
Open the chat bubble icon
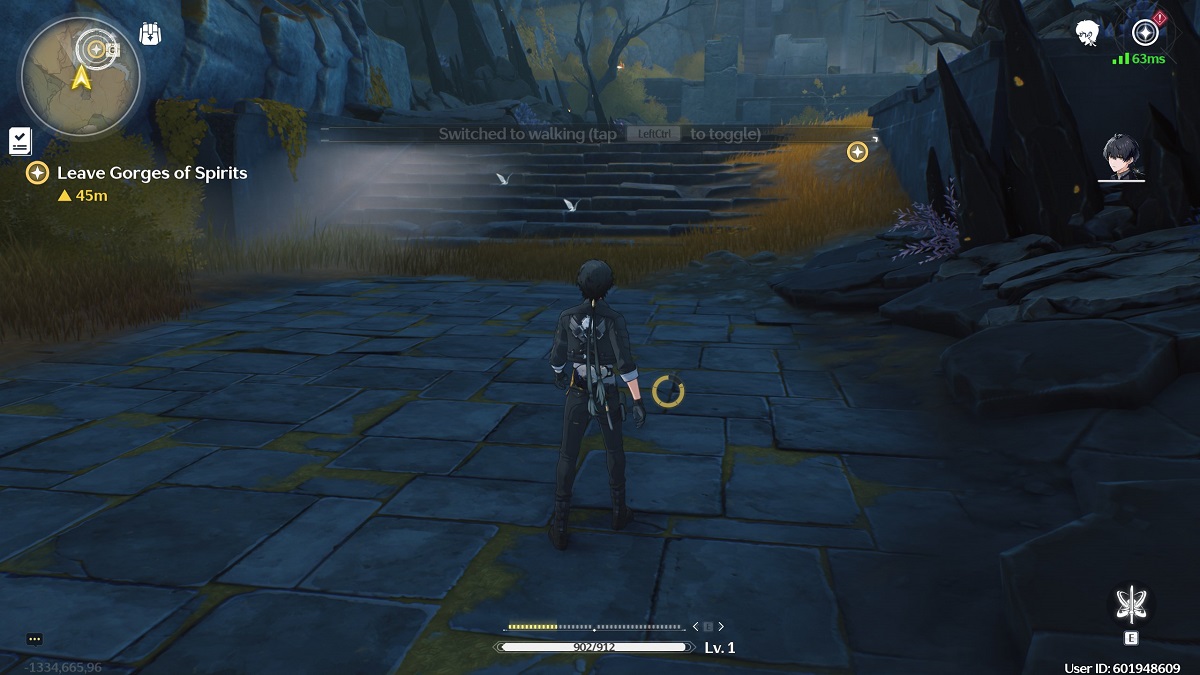[x=35, y=639]
